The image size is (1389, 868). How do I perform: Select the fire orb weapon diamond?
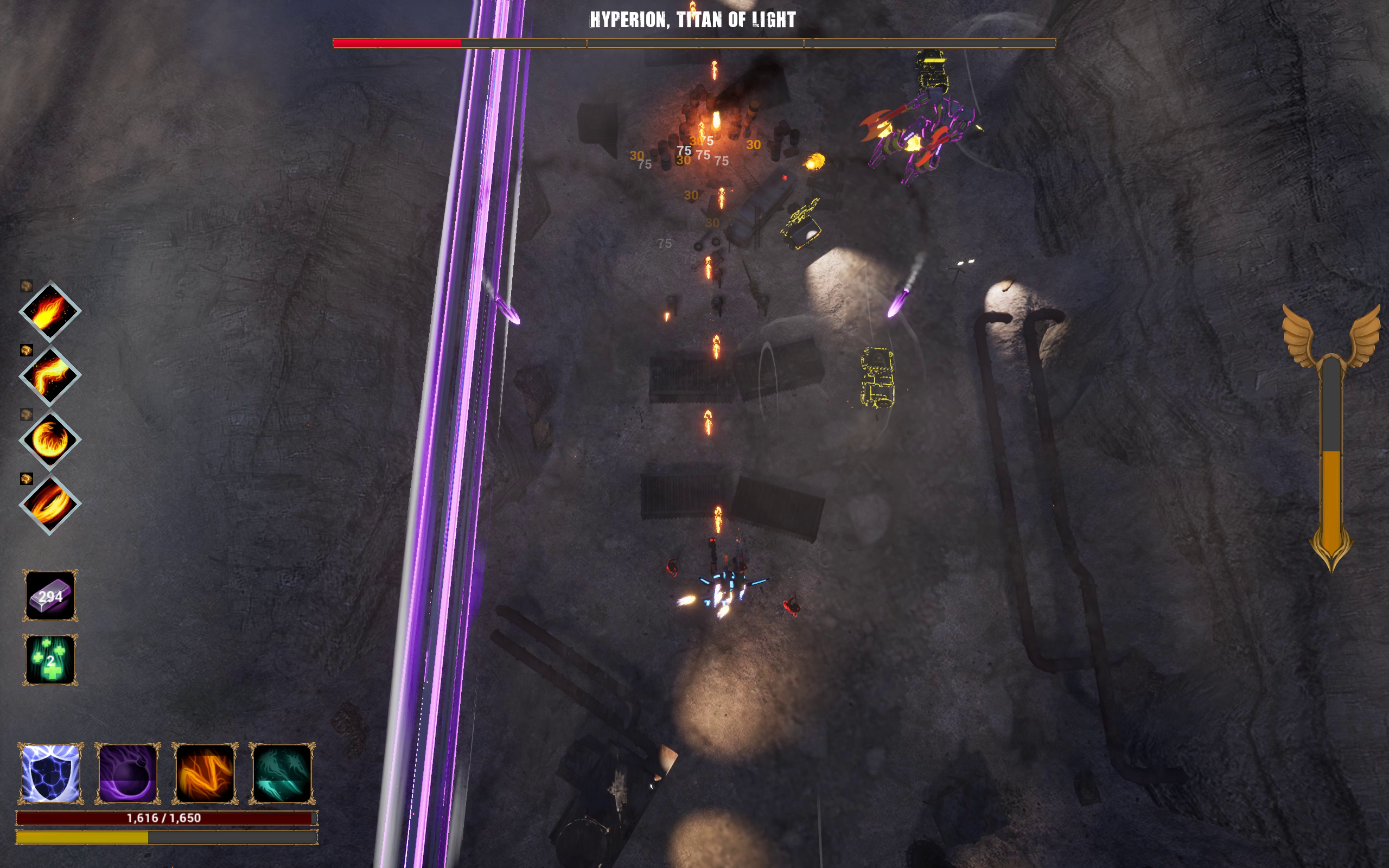tap(50, 441)
